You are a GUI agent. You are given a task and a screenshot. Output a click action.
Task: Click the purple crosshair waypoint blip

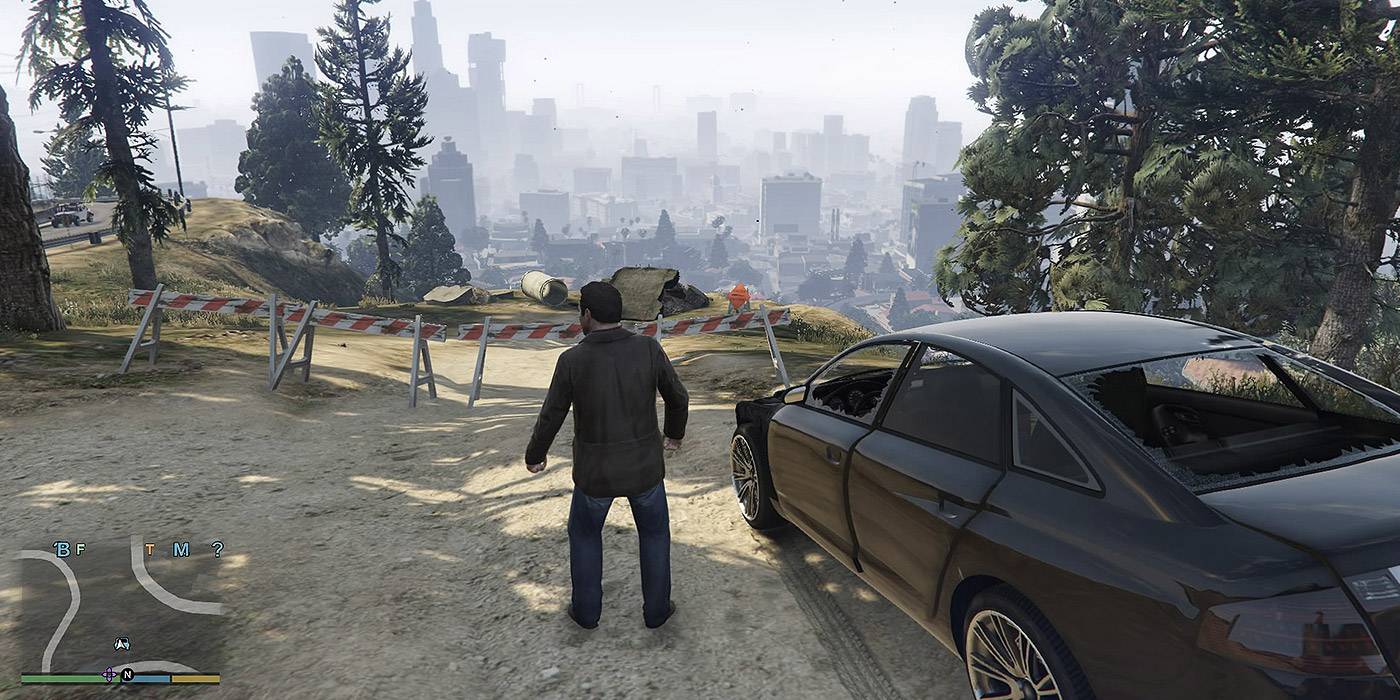coord(109,674)
